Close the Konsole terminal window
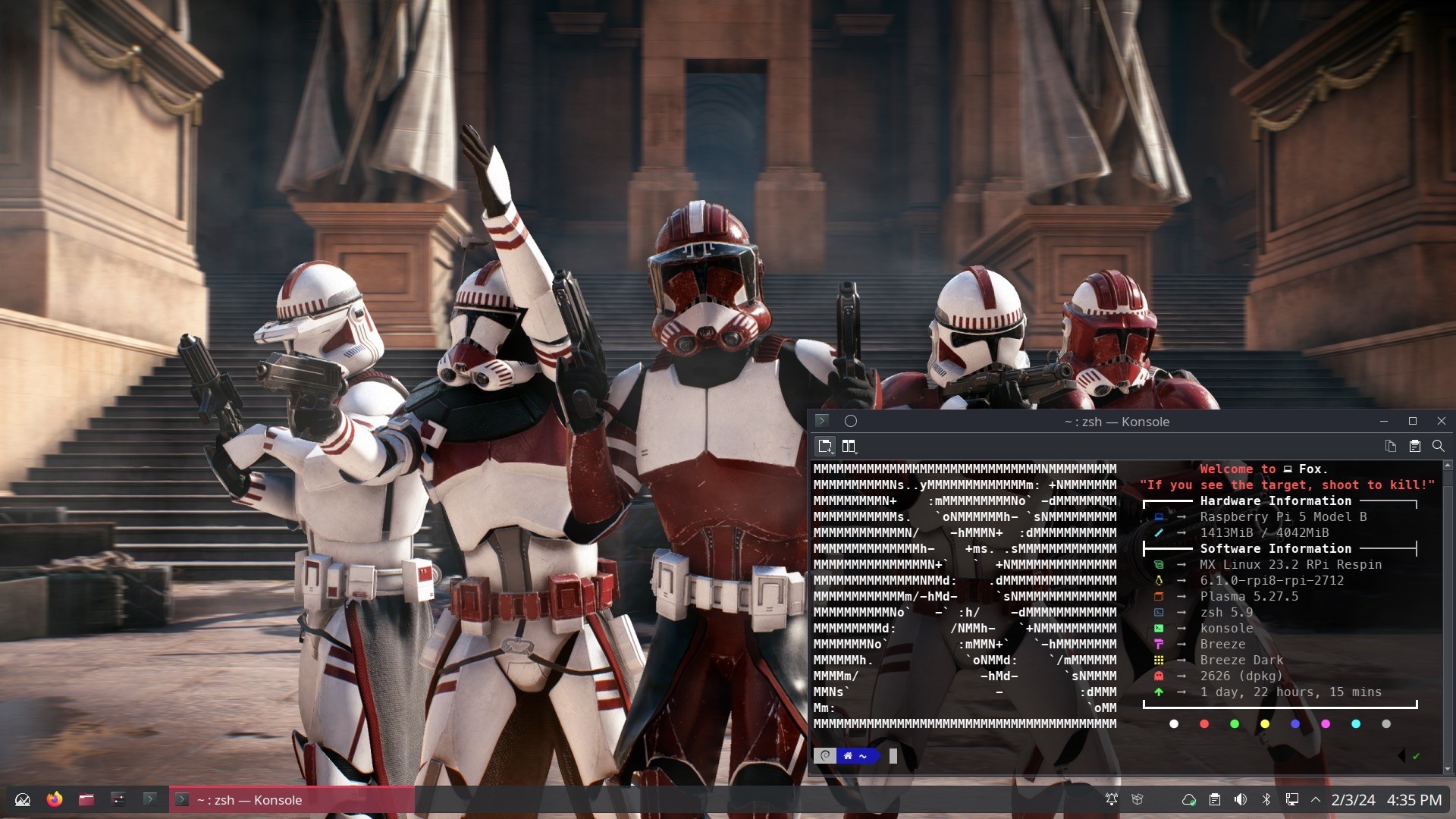 click(x=1441, y=421)
